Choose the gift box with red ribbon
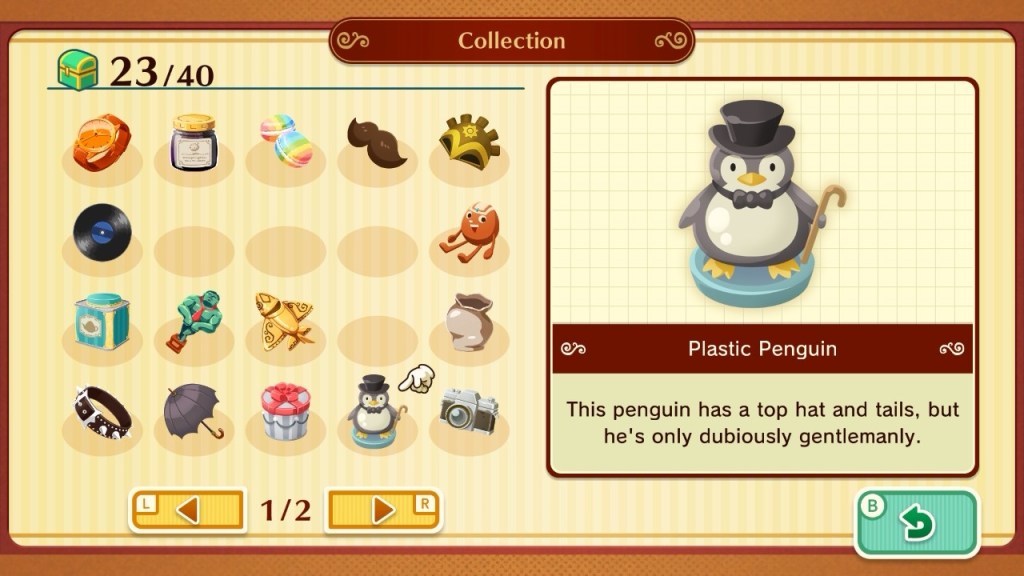This screenshot has width=1024, height=576. [x=286, y=412]
